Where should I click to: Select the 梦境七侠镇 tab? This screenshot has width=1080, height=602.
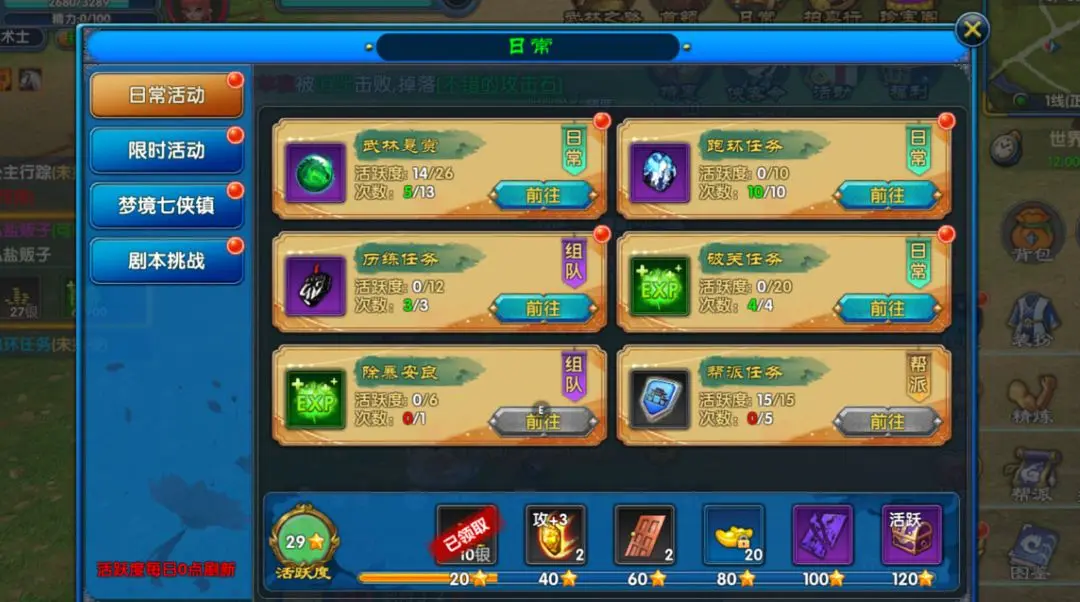tap(167, 206)
